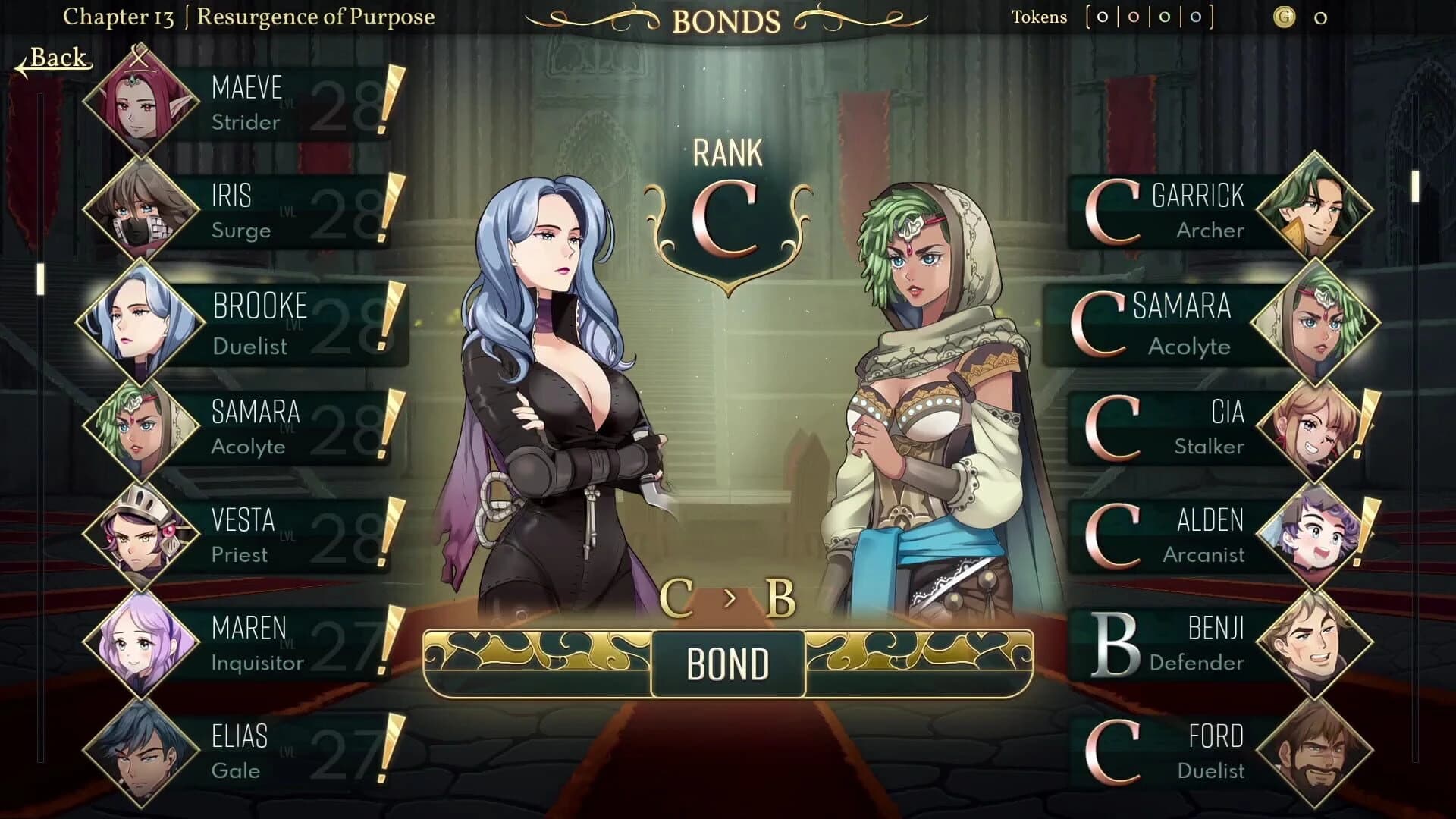Click the Chapter 13 title bar

click(250, 17)
